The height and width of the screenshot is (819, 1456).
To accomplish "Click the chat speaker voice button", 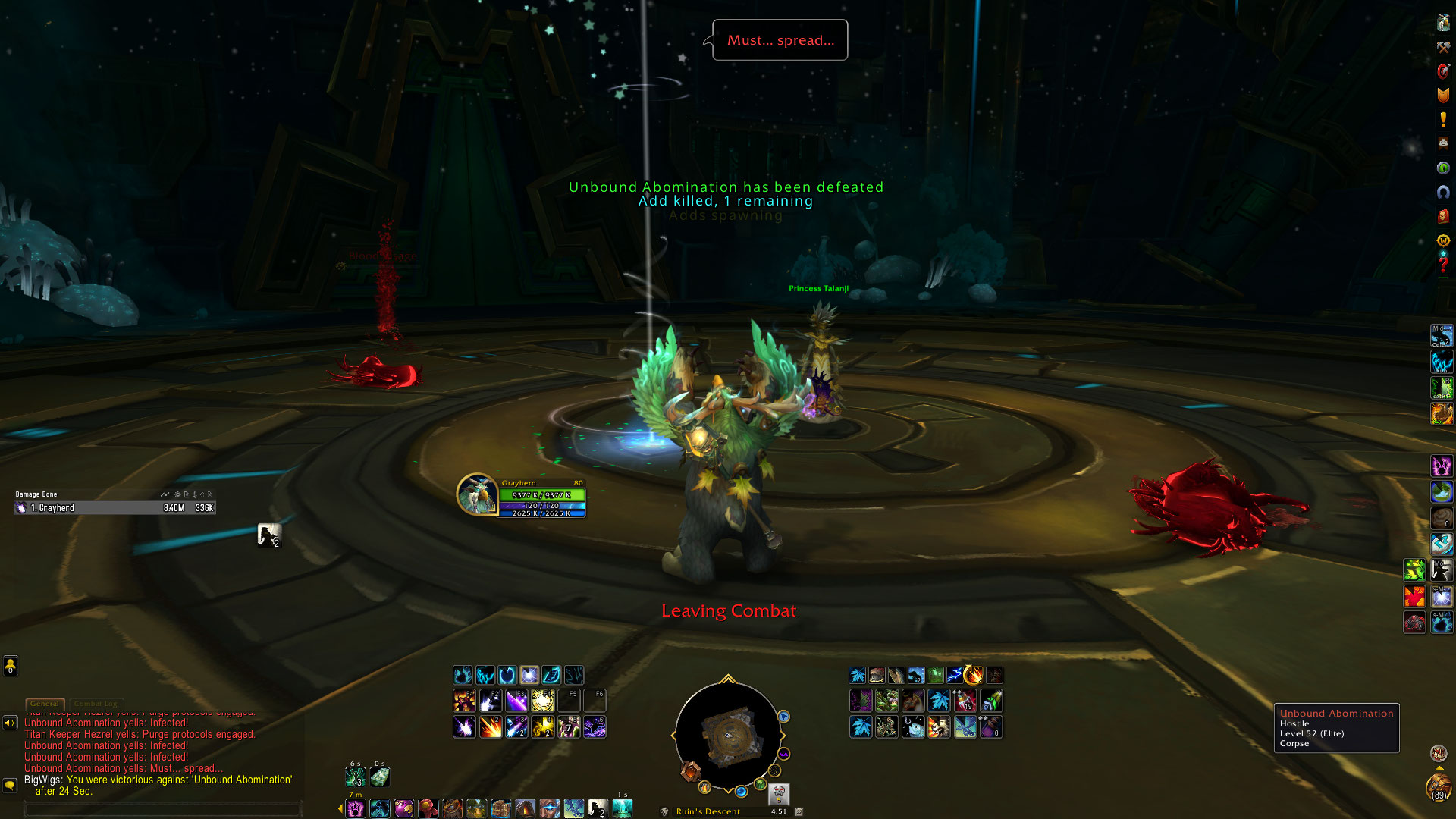I will 10,723.
